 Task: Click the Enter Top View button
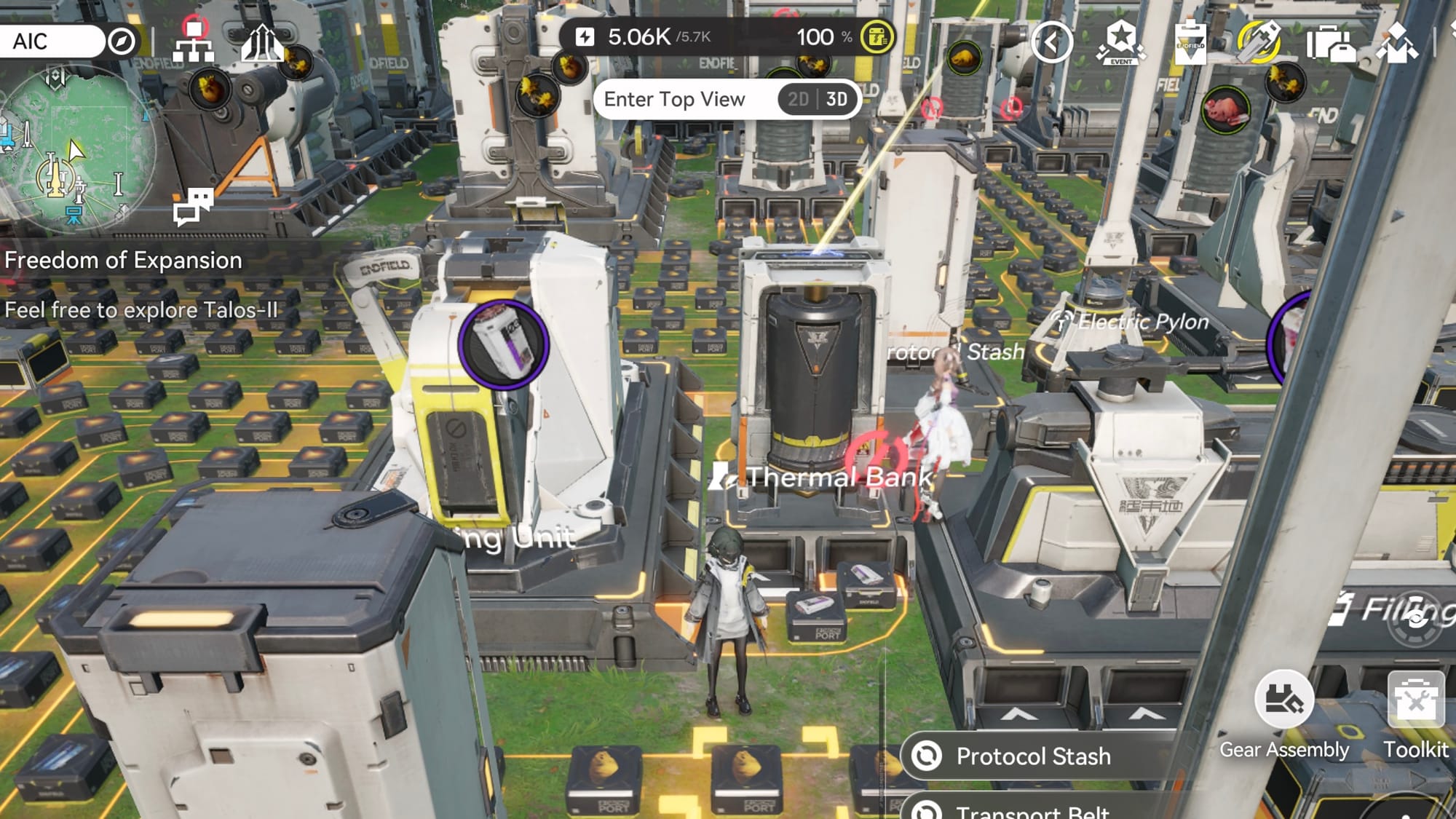(x=674, y=99)
